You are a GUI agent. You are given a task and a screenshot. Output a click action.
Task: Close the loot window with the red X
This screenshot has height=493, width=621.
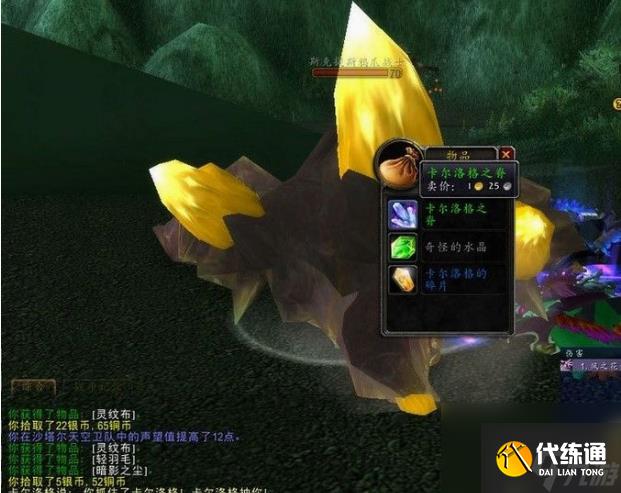click(506, 154)
